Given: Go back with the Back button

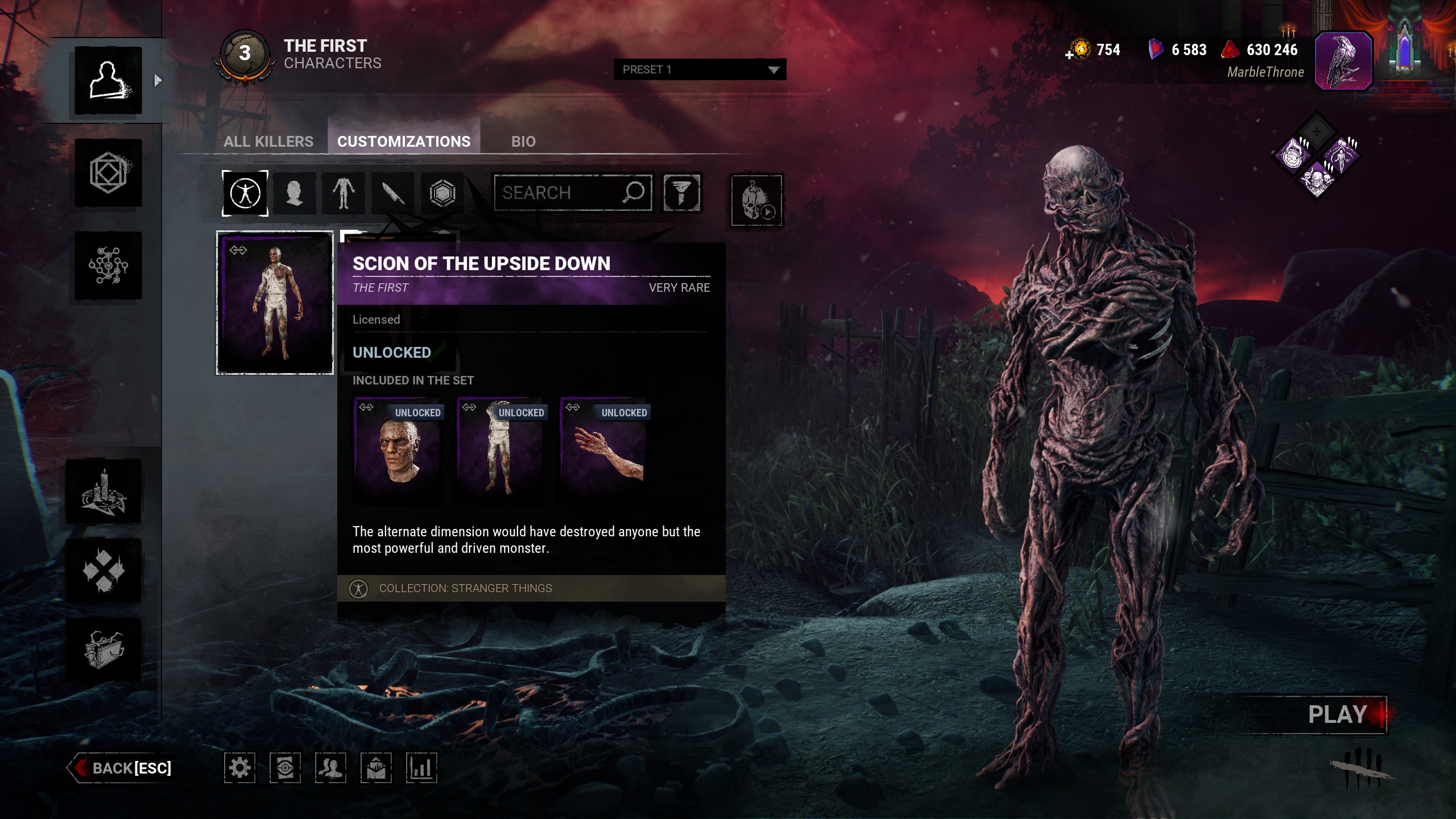Looking at the screenshot, I should [x=122, y=768].
